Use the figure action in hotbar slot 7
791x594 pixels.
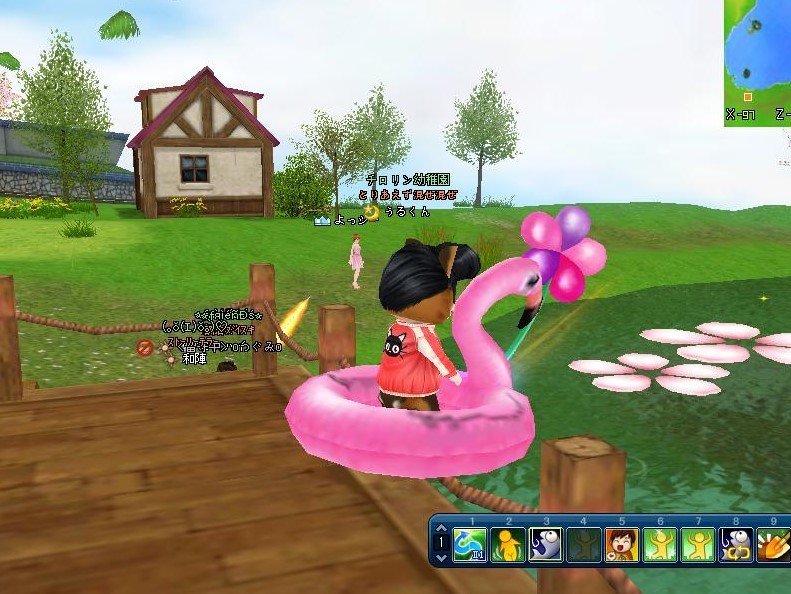pos(697,545)
